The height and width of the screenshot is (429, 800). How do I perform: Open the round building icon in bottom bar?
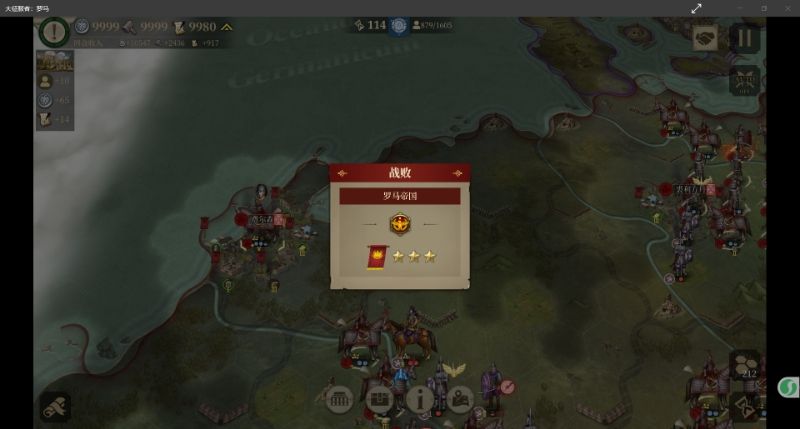pyautogui.click(x=339, y=397)
